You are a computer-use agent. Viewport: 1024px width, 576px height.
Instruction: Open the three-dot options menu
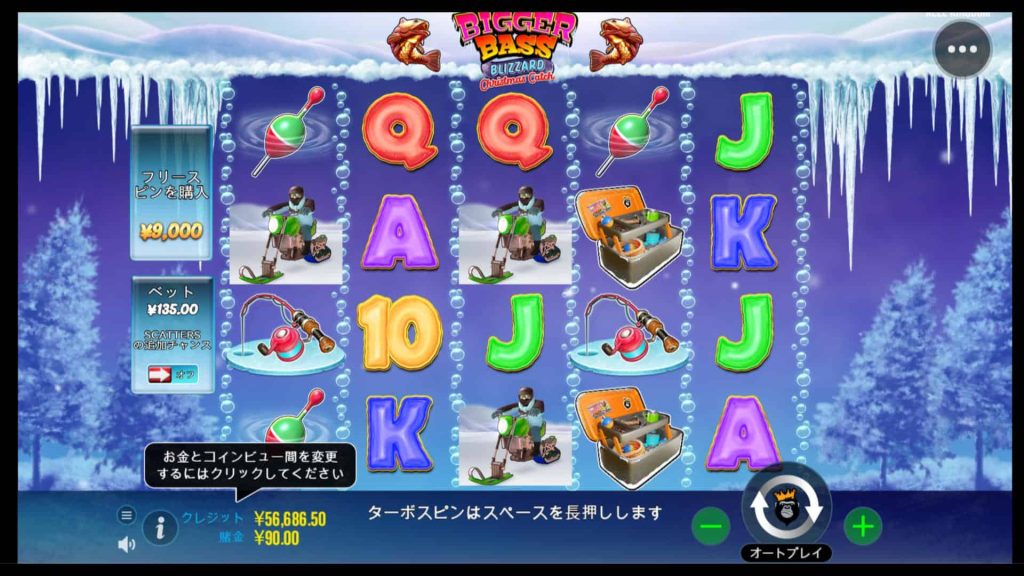[x=962, y=48]
